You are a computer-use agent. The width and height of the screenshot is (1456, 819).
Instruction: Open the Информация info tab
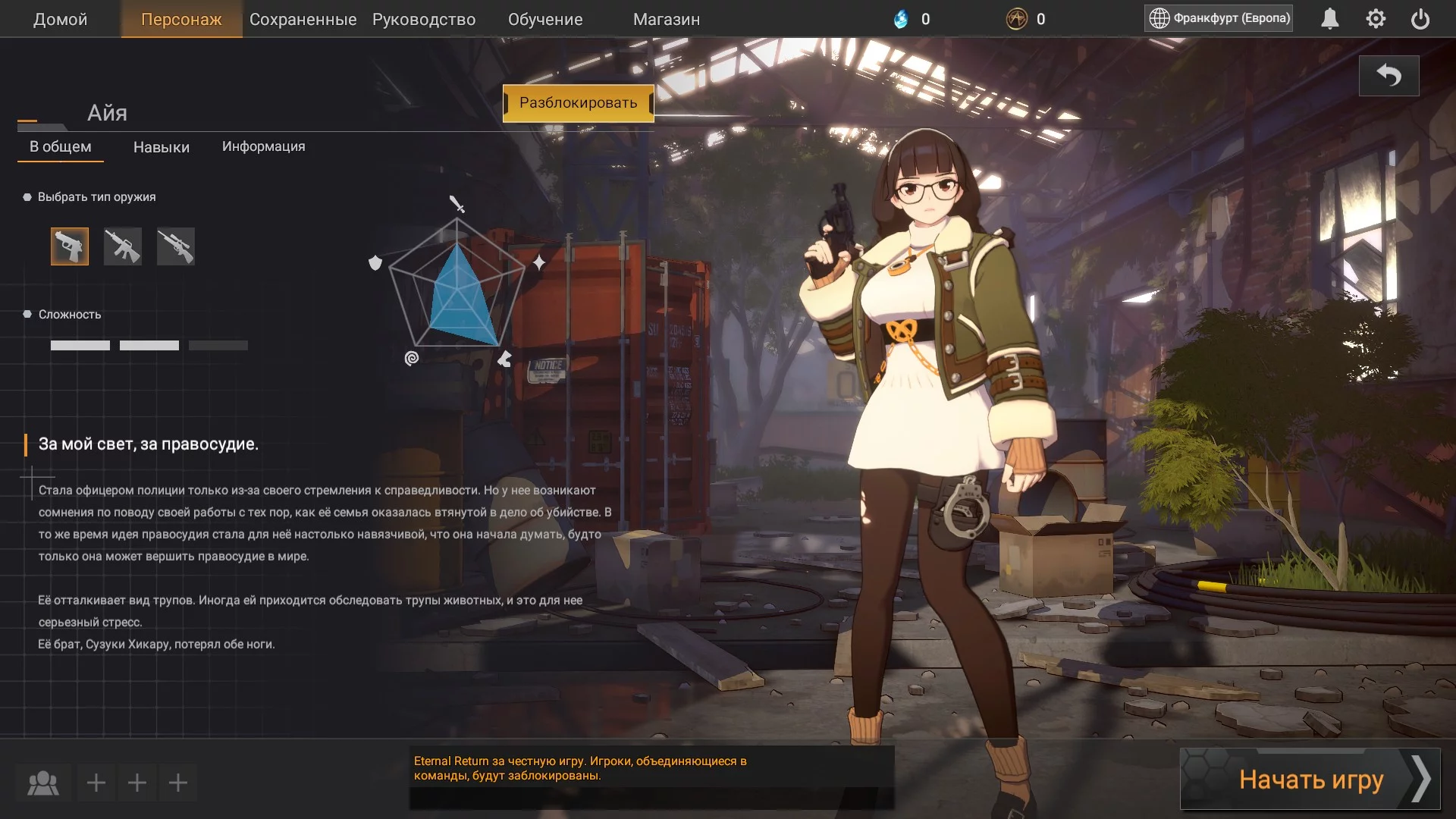[263, 146]
